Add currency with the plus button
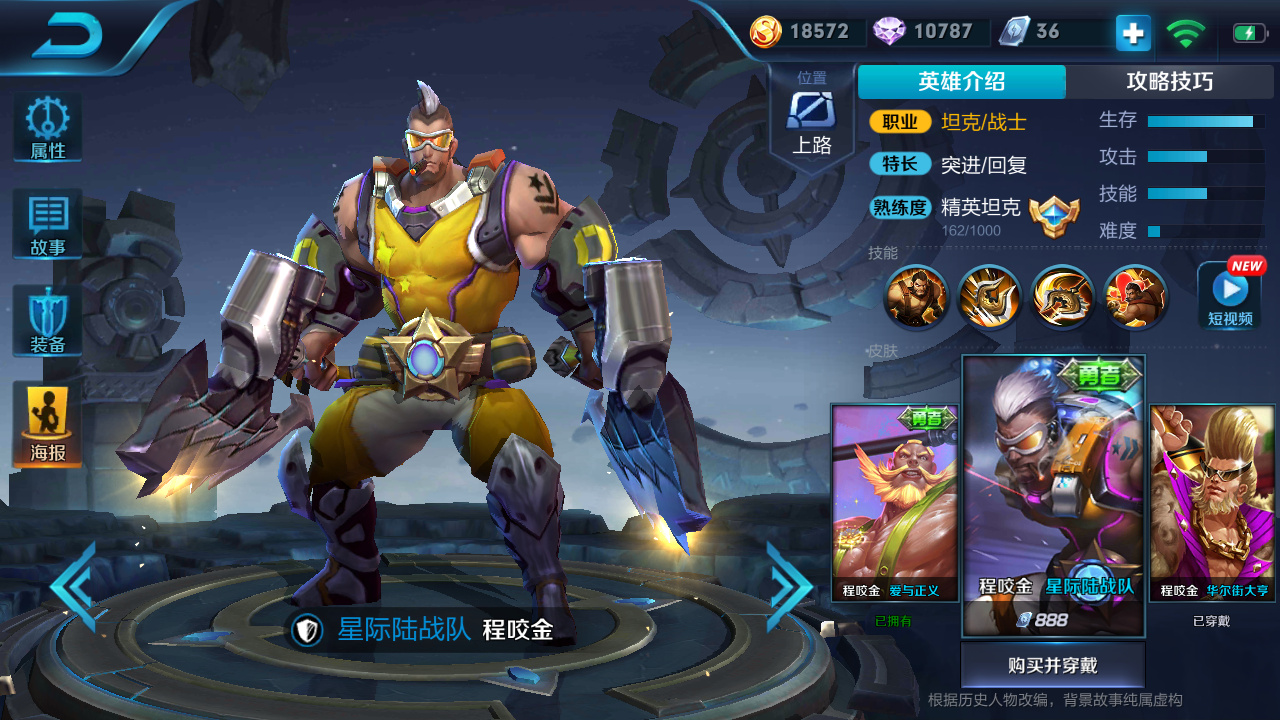Viewport: 1280px width, 720px height. (1133, 33)
